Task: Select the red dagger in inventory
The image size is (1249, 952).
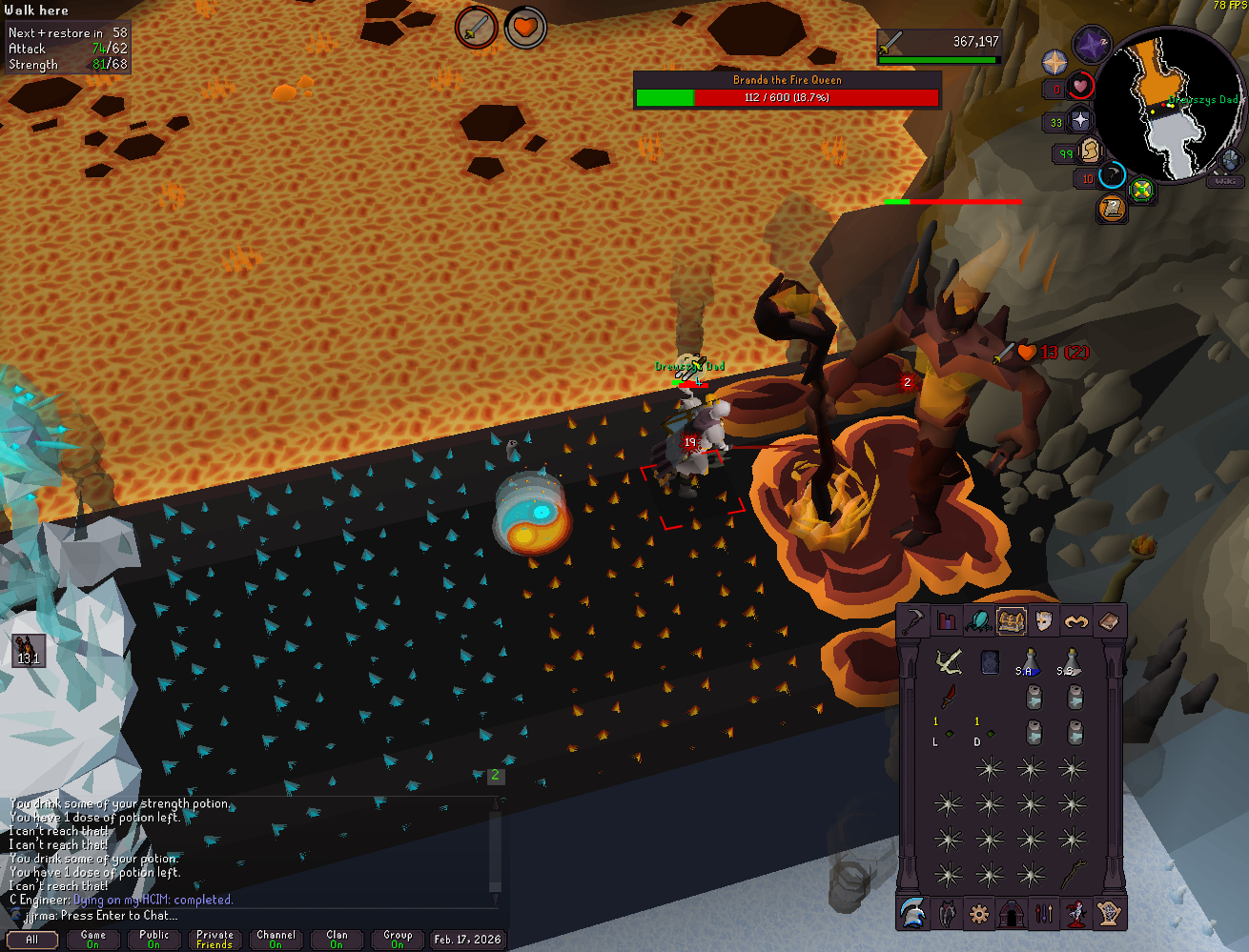Action: tap(949, 697)
